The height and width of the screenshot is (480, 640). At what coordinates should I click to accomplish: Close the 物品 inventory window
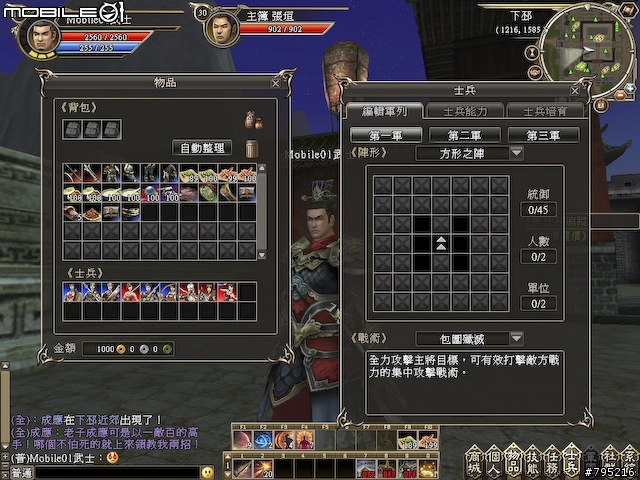(x=275, y=83)
